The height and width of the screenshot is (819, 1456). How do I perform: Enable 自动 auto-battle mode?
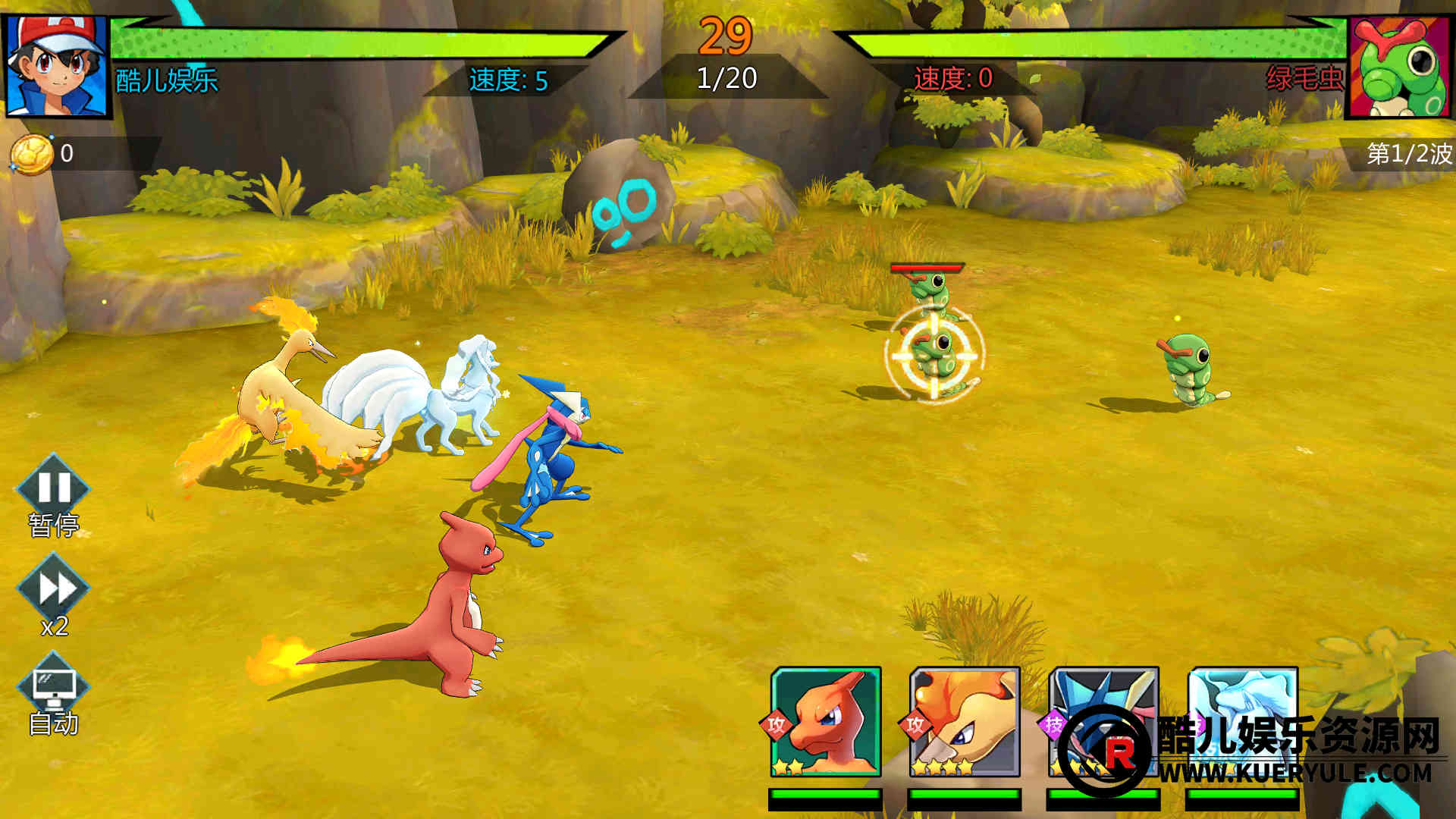(x=53, y=690)
